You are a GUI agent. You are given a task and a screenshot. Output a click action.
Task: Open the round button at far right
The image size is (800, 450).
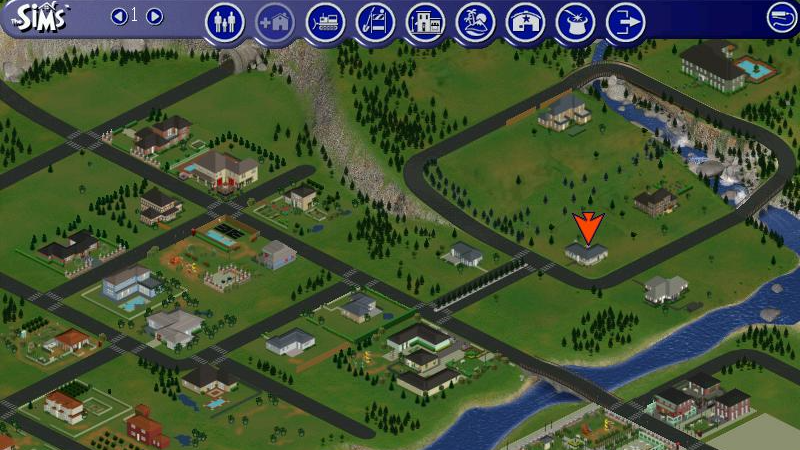click(781, 17)
